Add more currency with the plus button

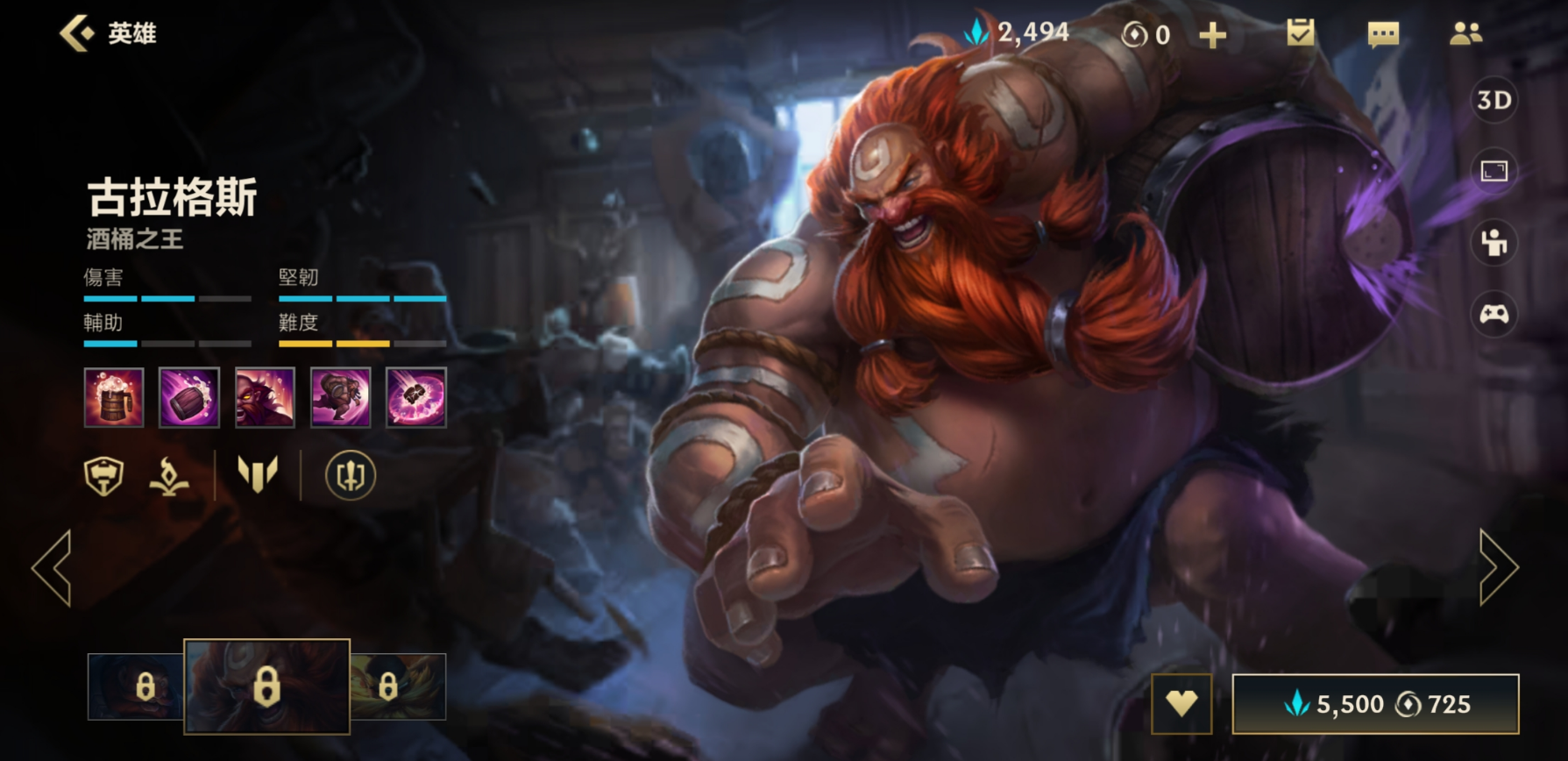tap(1212, 35)
